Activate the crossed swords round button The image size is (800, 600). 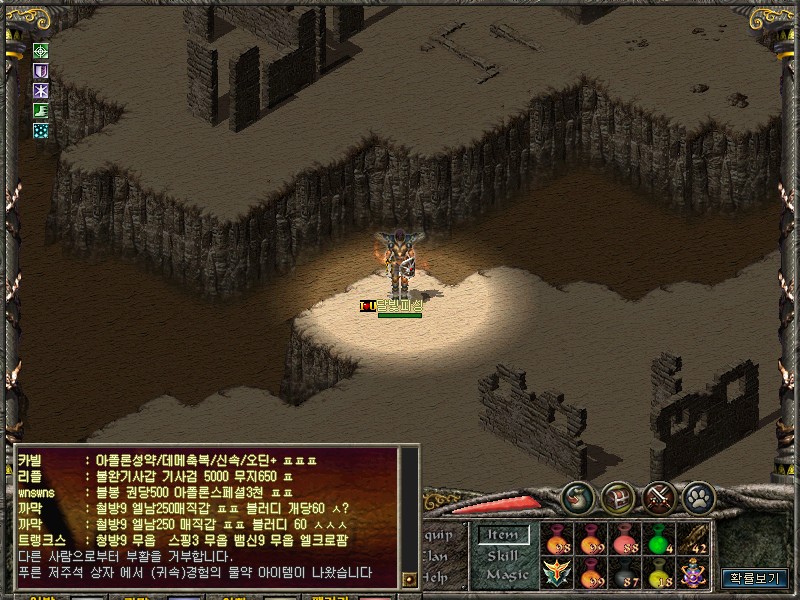point(660,496)
